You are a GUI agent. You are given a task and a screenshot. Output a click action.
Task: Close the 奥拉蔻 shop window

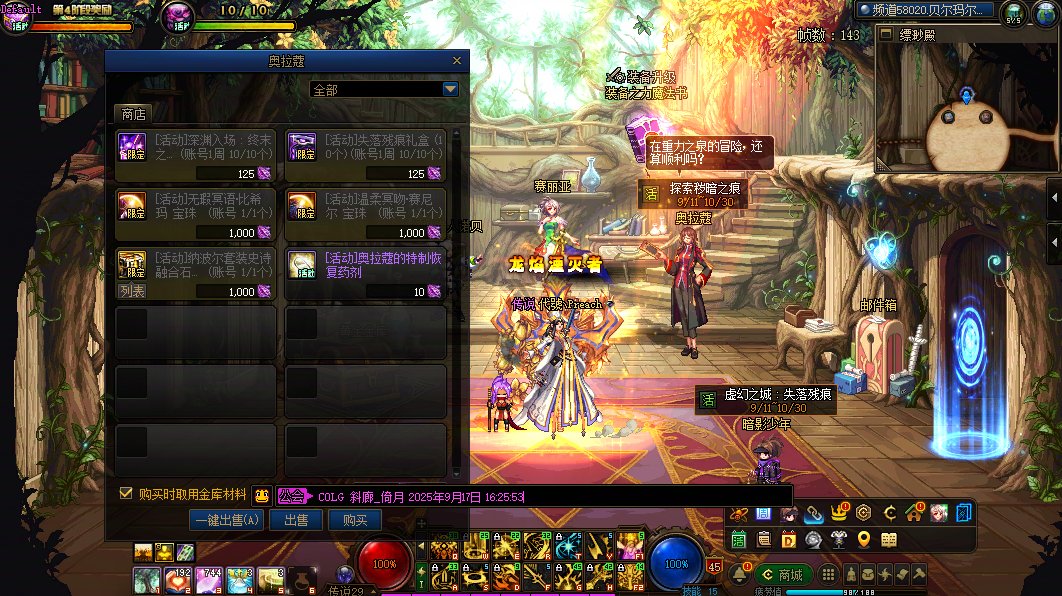pos(457,61)
